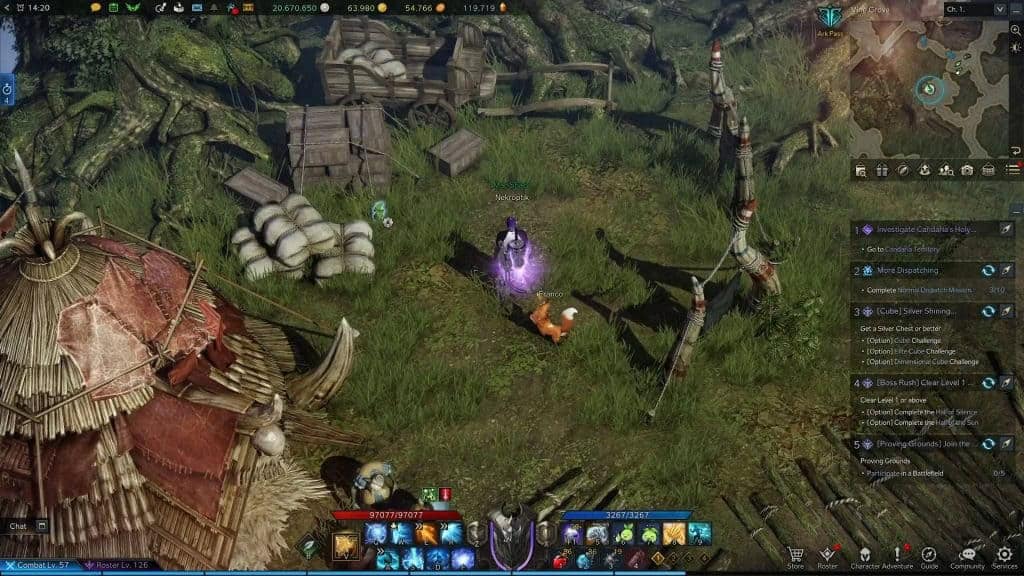
Task: Open the Guide menu
Action: (929, 555)
